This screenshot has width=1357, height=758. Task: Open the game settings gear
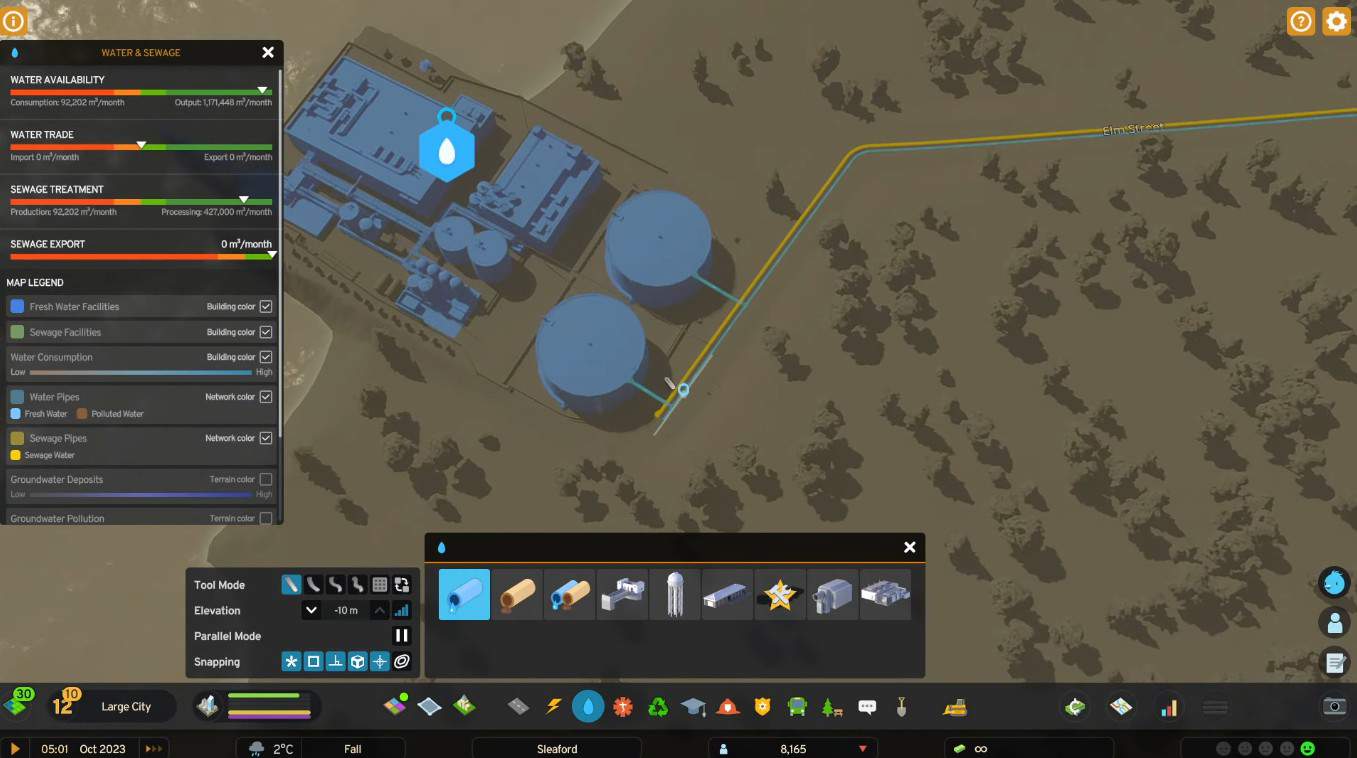click(1336, 21)
